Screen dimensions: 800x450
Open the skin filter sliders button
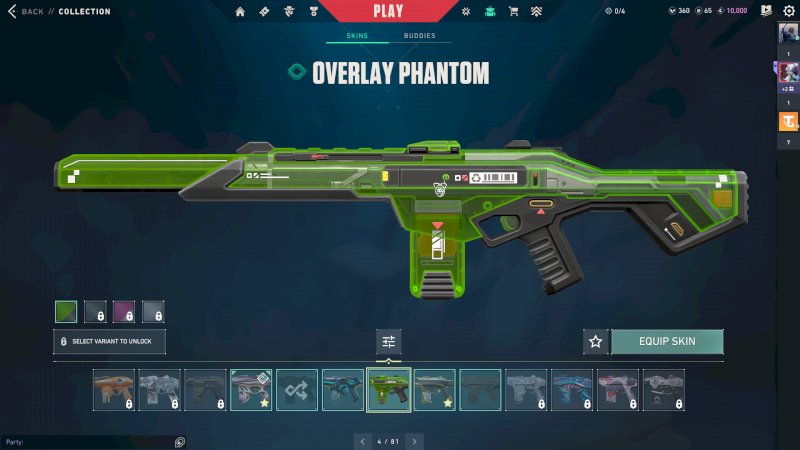pyautogui.click(x=389, y=342)
